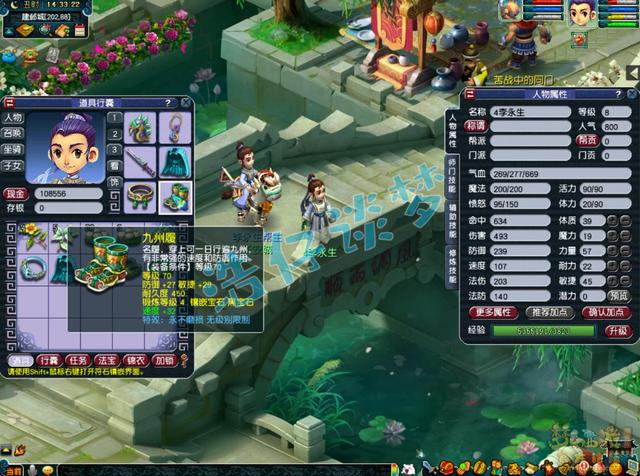Open the 坐骑 mount tab
Screen dimensions: 640x476
click(x=13, y=150)
